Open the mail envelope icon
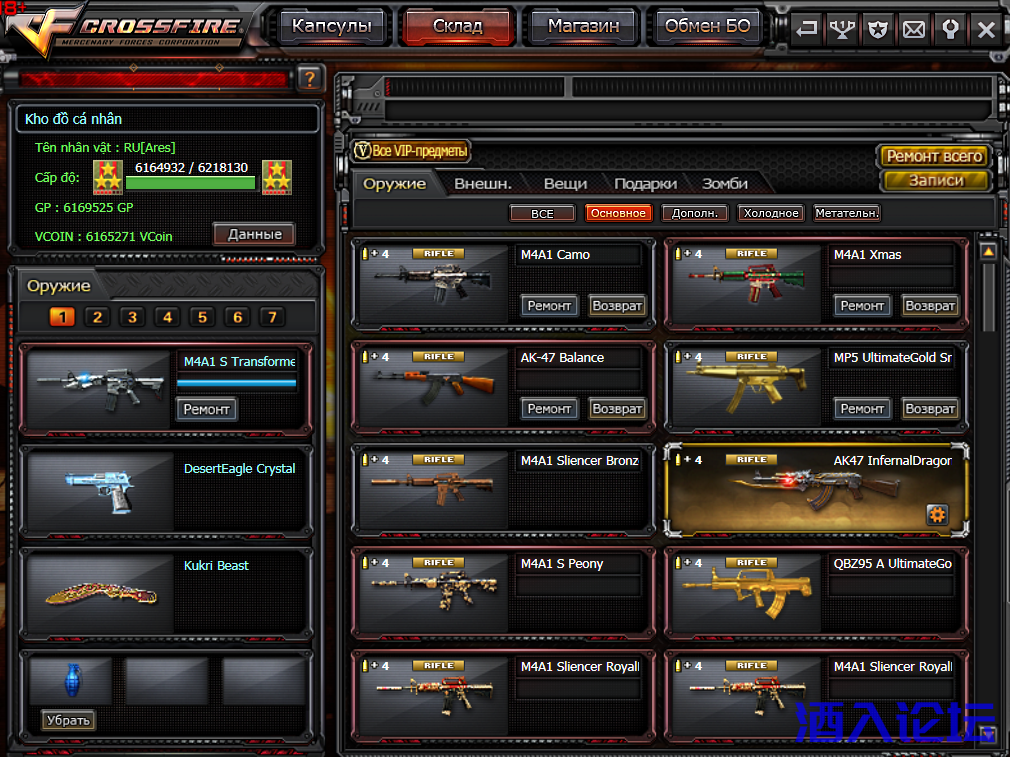Image resolution: width=1010 pixels, height=757 pixels. coord(914,29)
